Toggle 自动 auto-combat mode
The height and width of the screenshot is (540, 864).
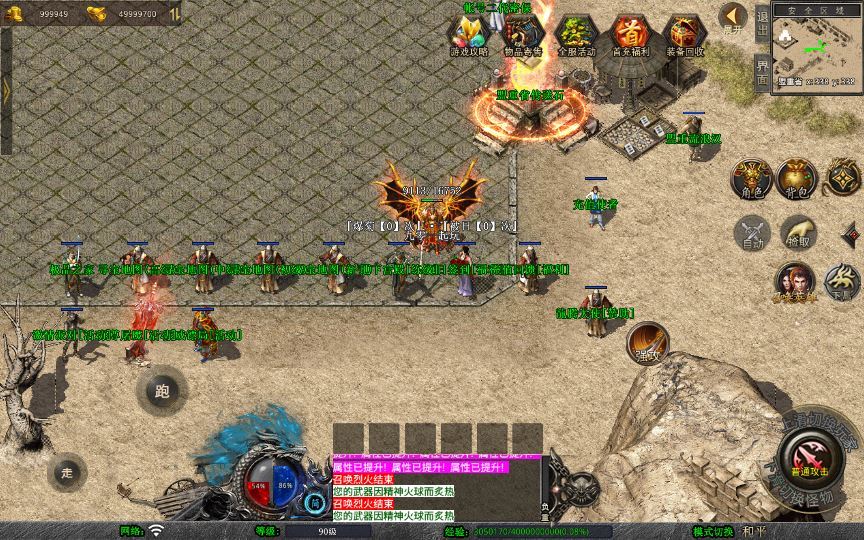tap(751, 232)
